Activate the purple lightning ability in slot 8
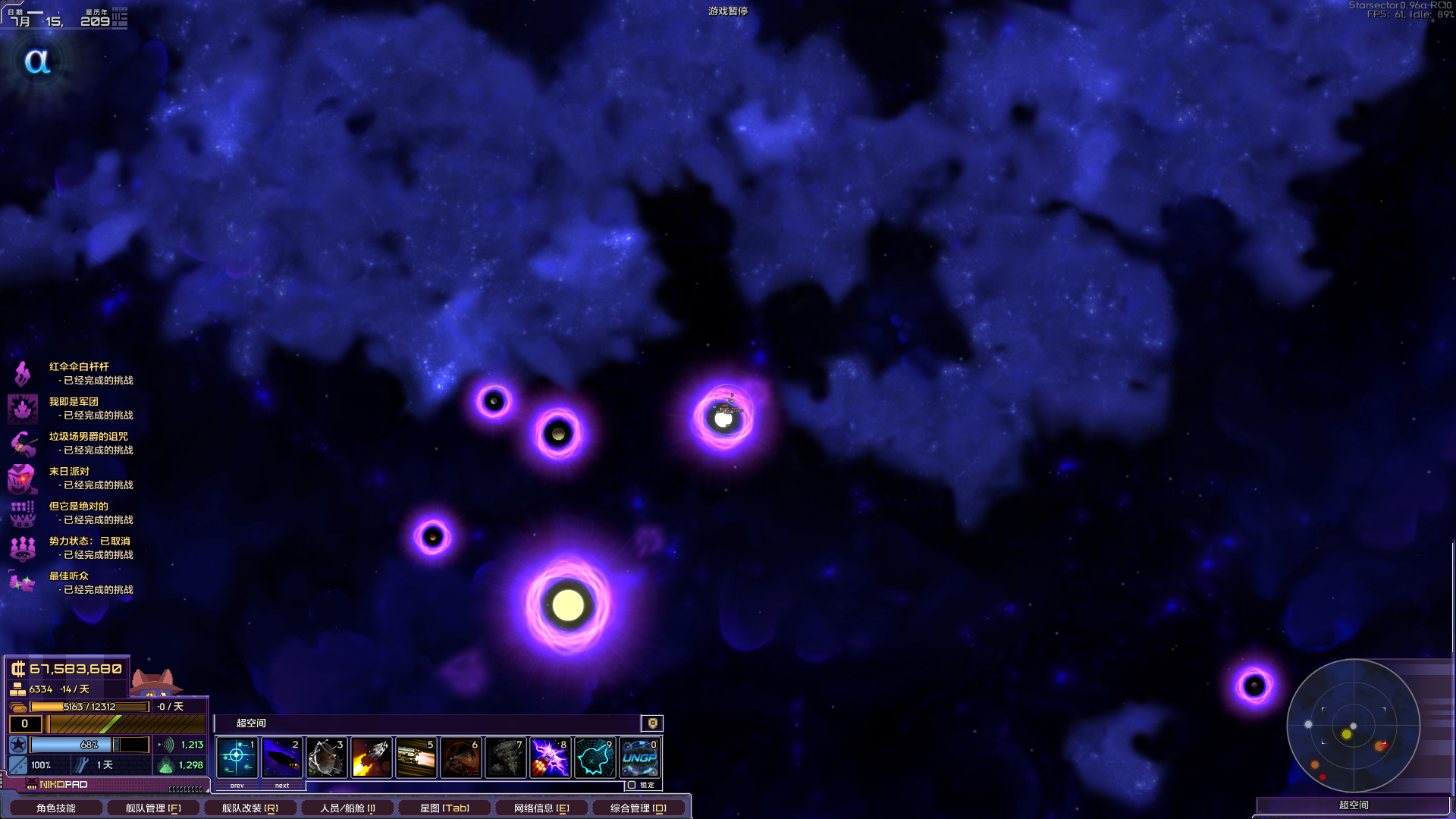This screenshot has height=819, width=1456. [x=550, y=757]
